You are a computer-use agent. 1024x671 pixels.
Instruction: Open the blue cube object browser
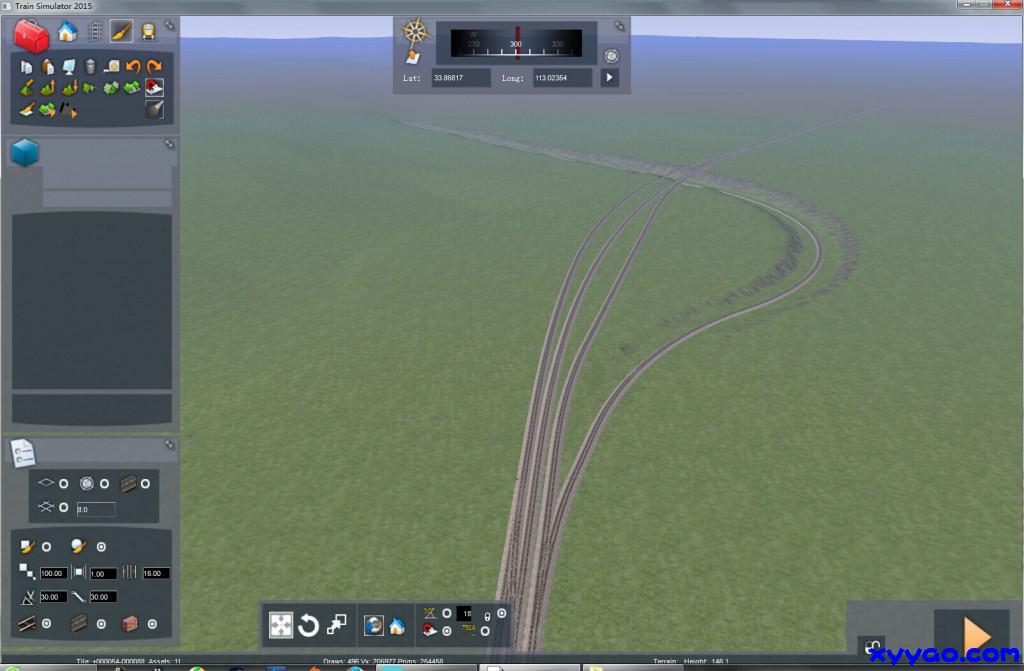25,153
